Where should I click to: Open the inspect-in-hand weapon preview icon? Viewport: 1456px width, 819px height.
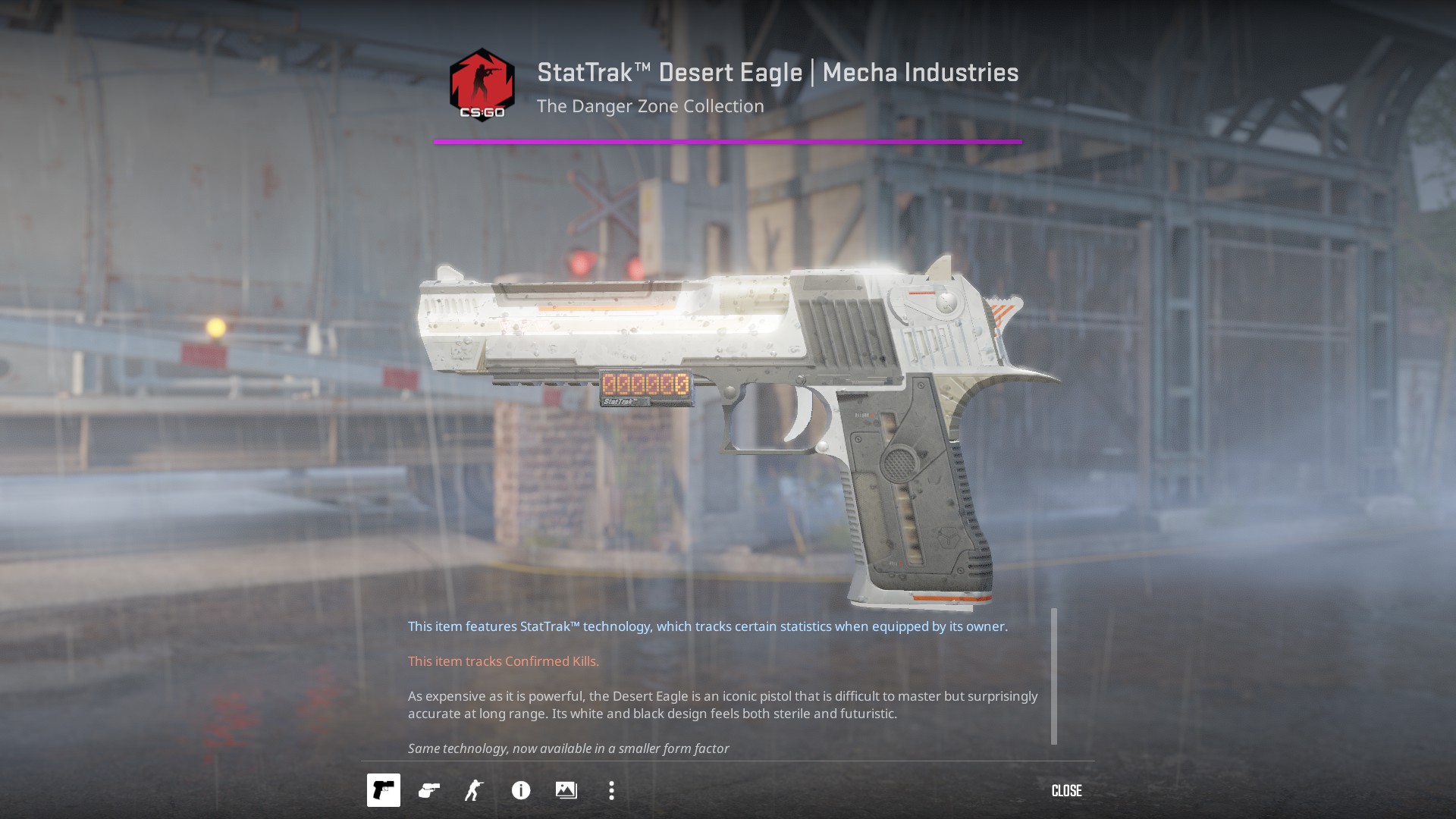click(429, 790)
